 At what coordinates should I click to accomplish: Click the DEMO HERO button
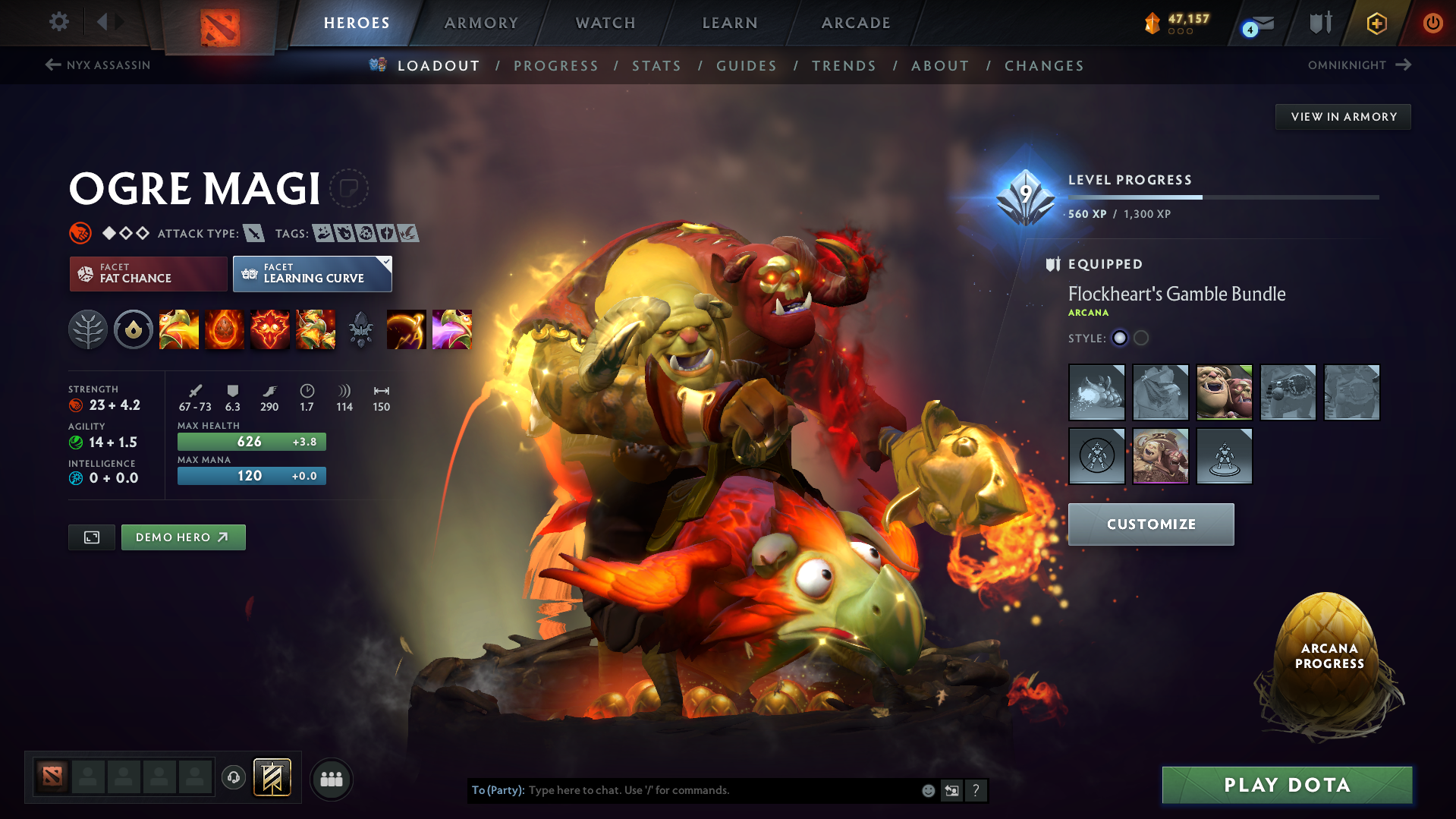(183, 537)
